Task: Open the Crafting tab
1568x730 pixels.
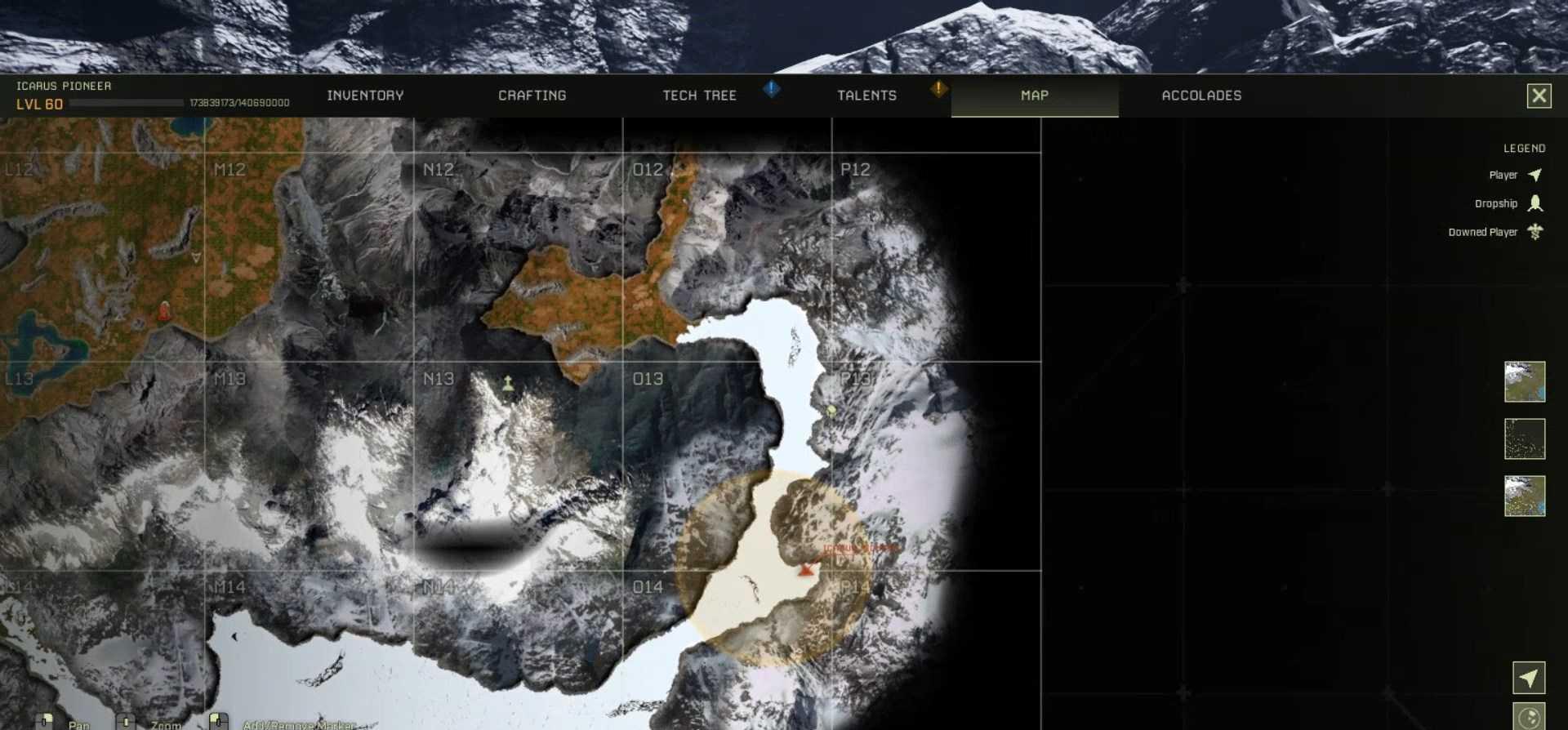Action: click(532, 96)
